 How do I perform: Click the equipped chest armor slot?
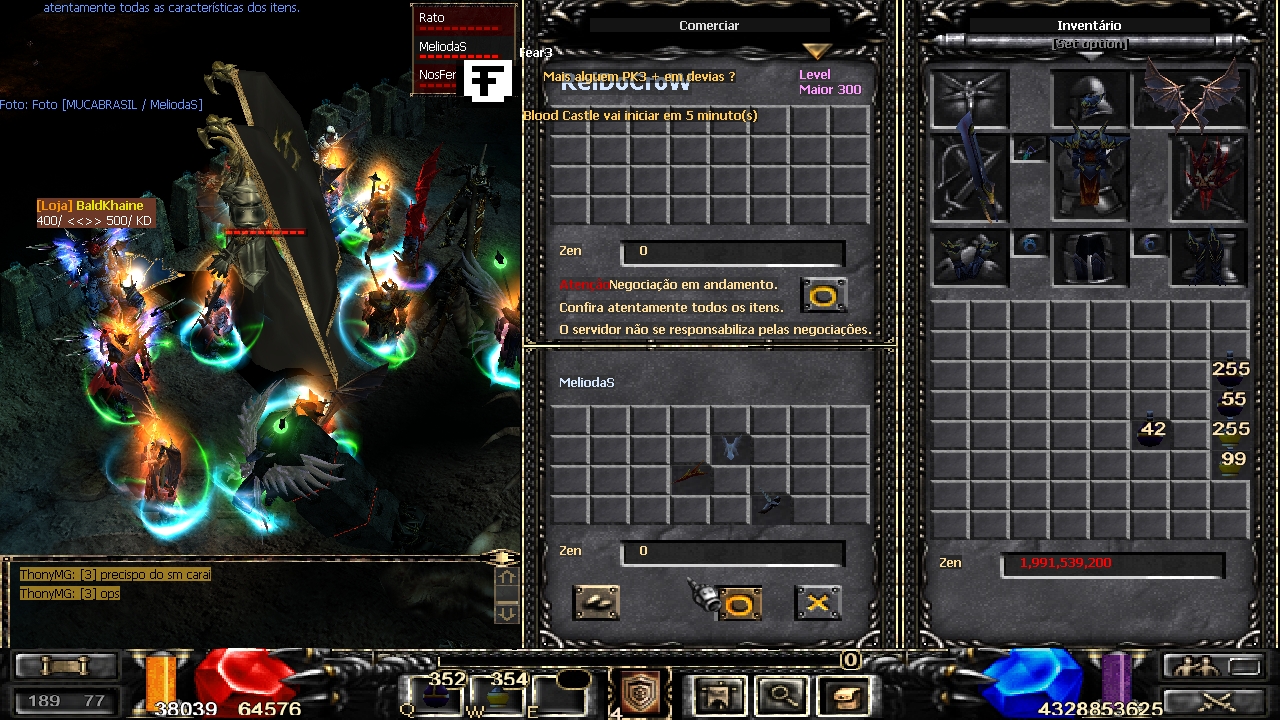click(1090, 177)
